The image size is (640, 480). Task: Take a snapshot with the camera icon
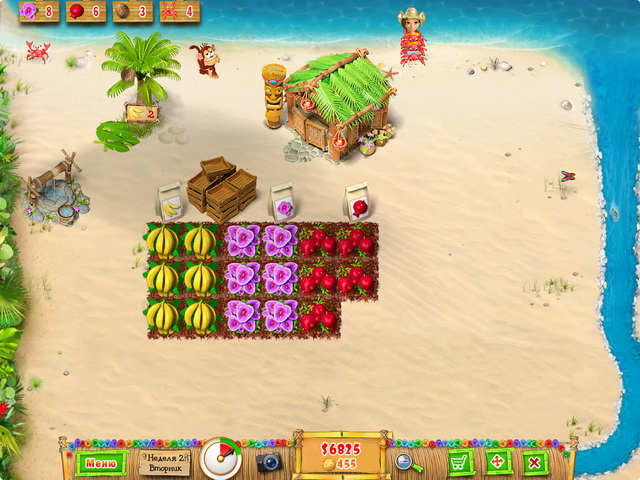[x=268, y=462]
